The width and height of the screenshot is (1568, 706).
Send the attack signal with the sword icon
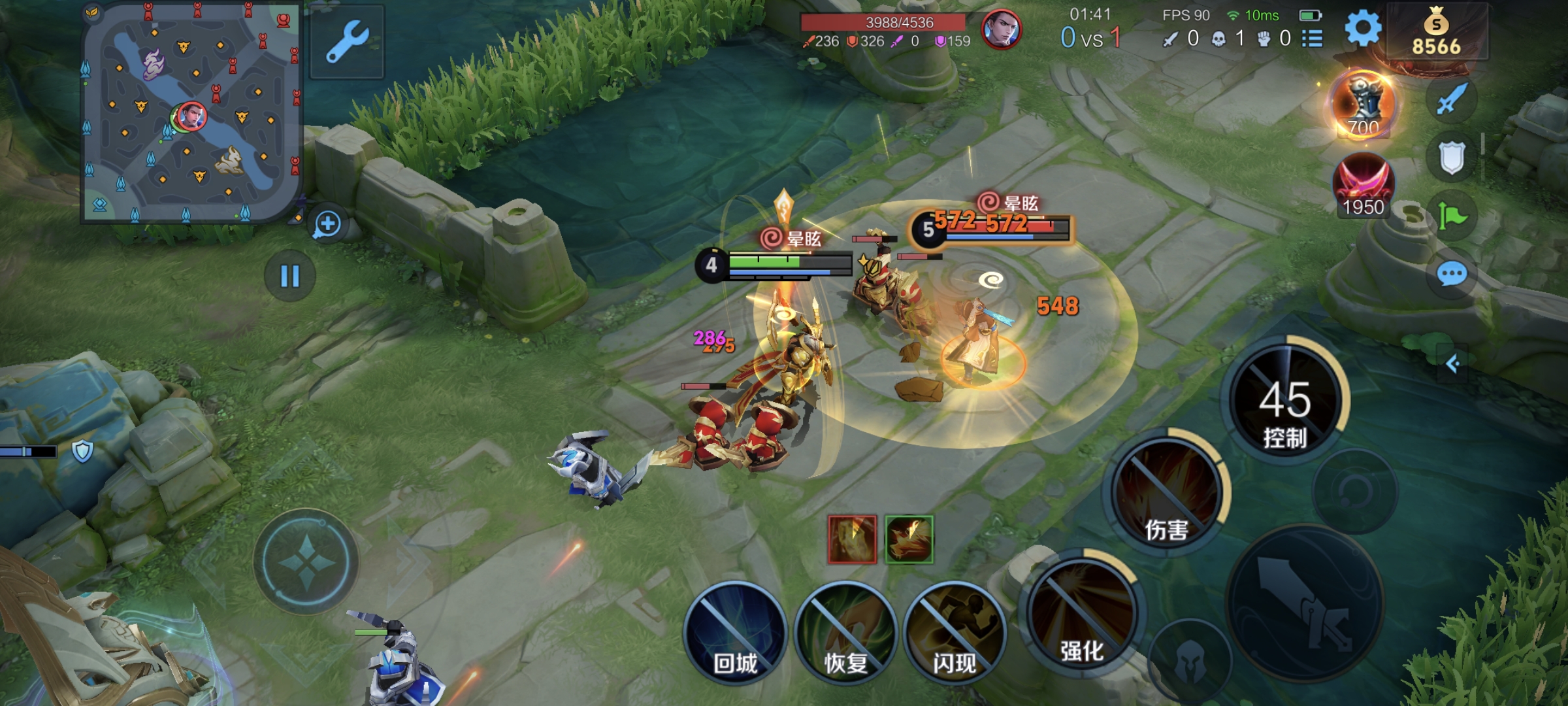click(x=1452, y=99)
